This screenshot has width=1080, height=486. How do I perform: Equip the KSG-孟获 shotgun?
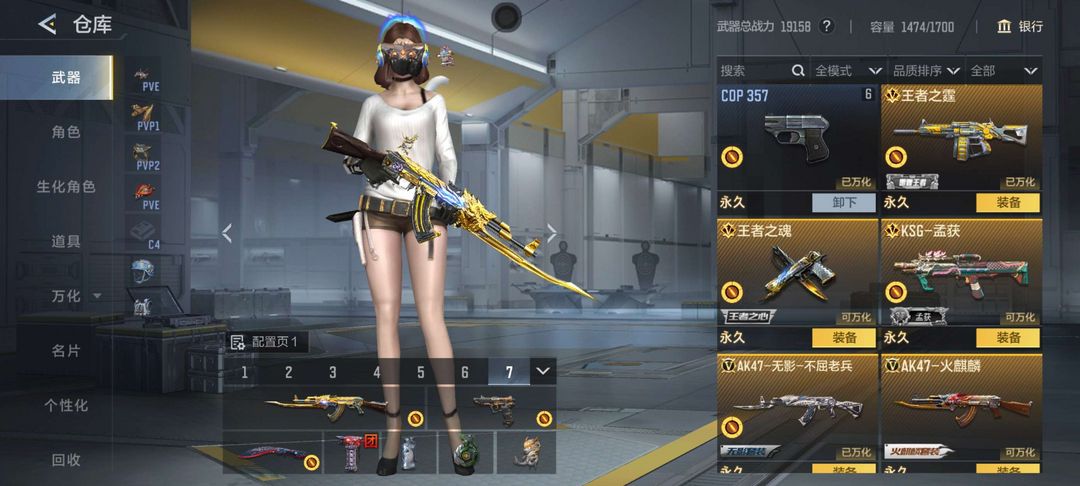point(1007,338)
